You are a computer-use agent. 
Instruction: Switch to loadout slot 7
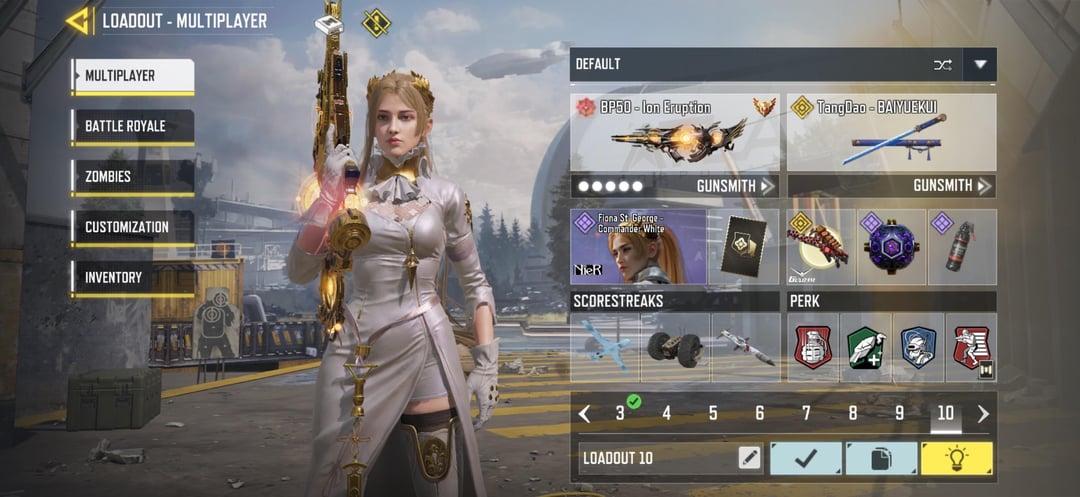[x=806, y=413]
